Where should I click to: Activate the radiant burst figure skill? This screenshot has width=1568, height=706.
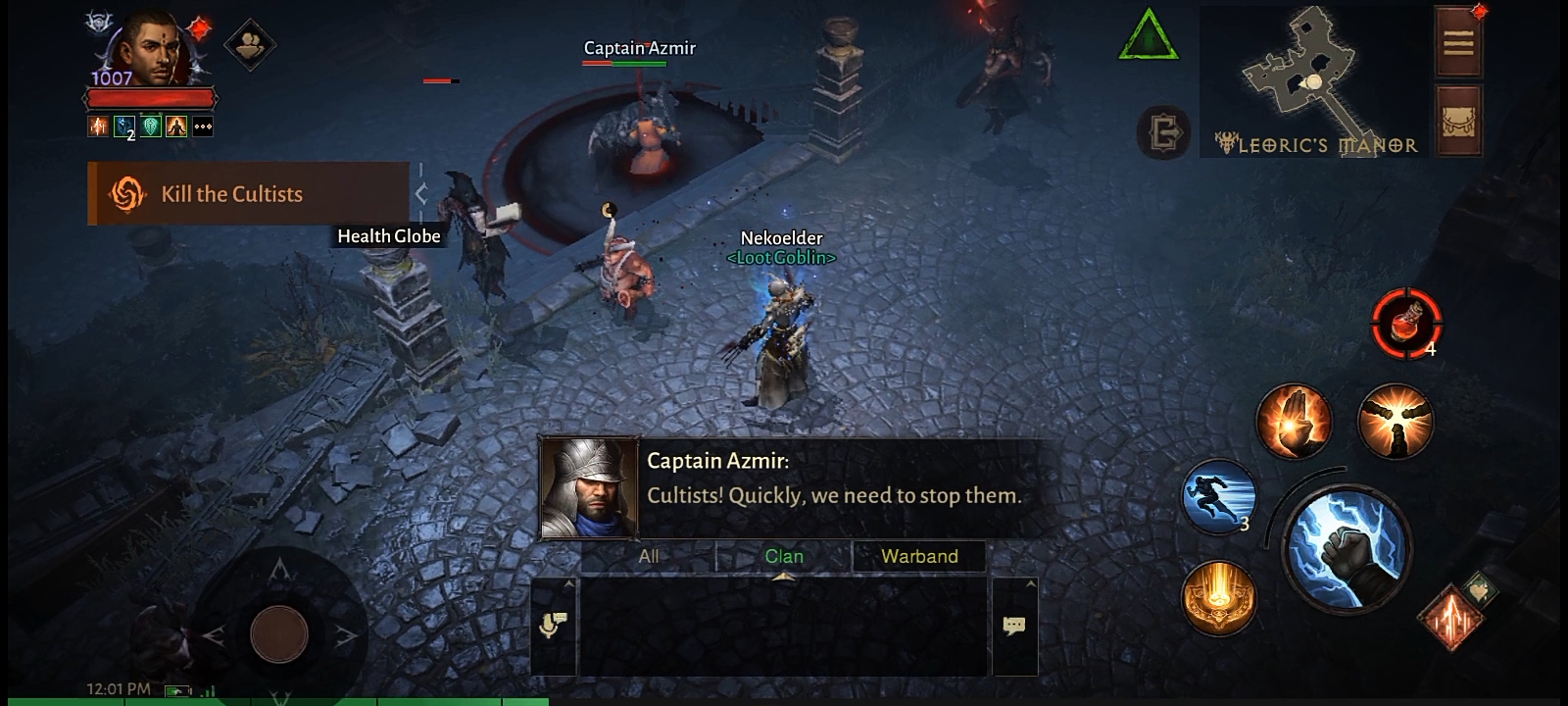coord(1396,422)
